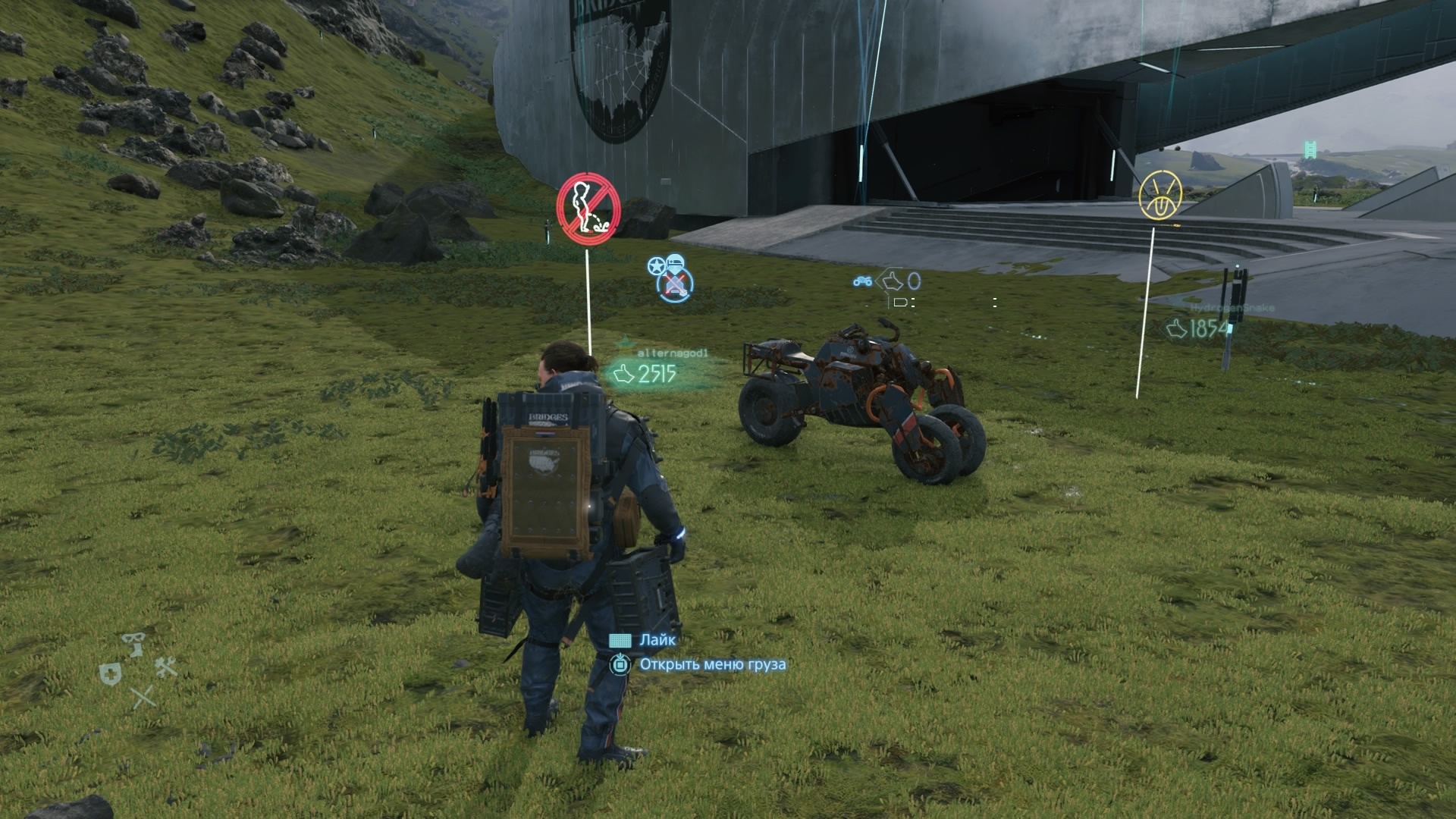
Task: Click the red no-urinating sign icon
Action: pyautogui.click(x=588, y=209)
